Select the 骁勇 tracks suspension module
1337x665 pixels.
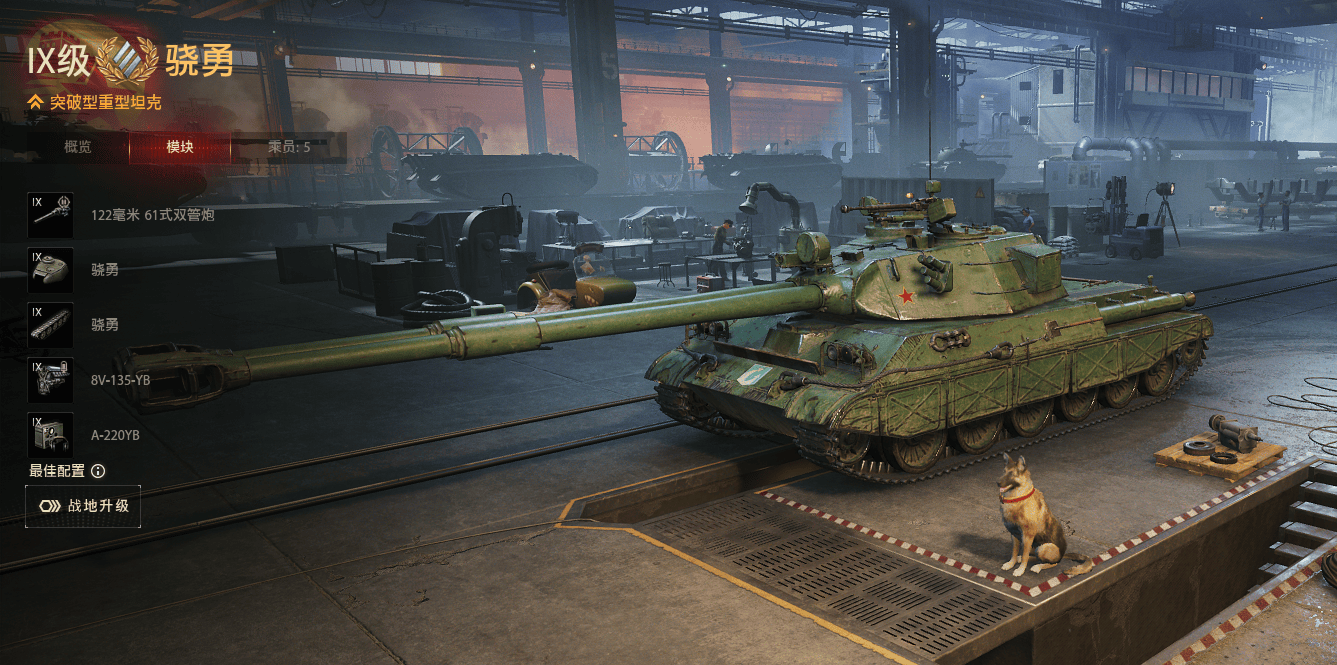point(50,325)
